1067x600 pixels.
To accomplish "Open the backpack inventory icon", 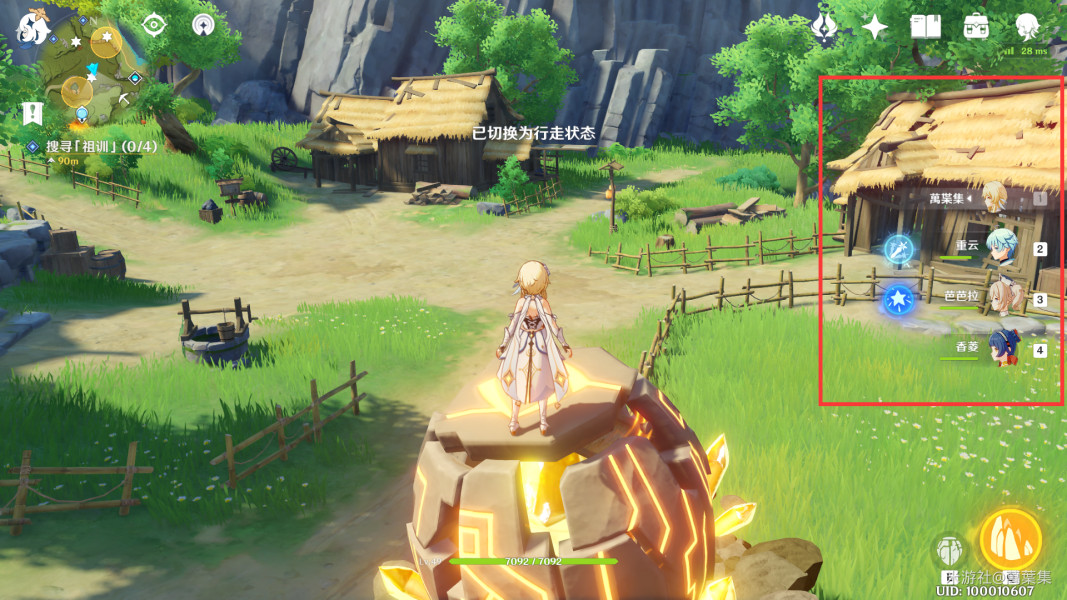I will click(x=976, y=27).
